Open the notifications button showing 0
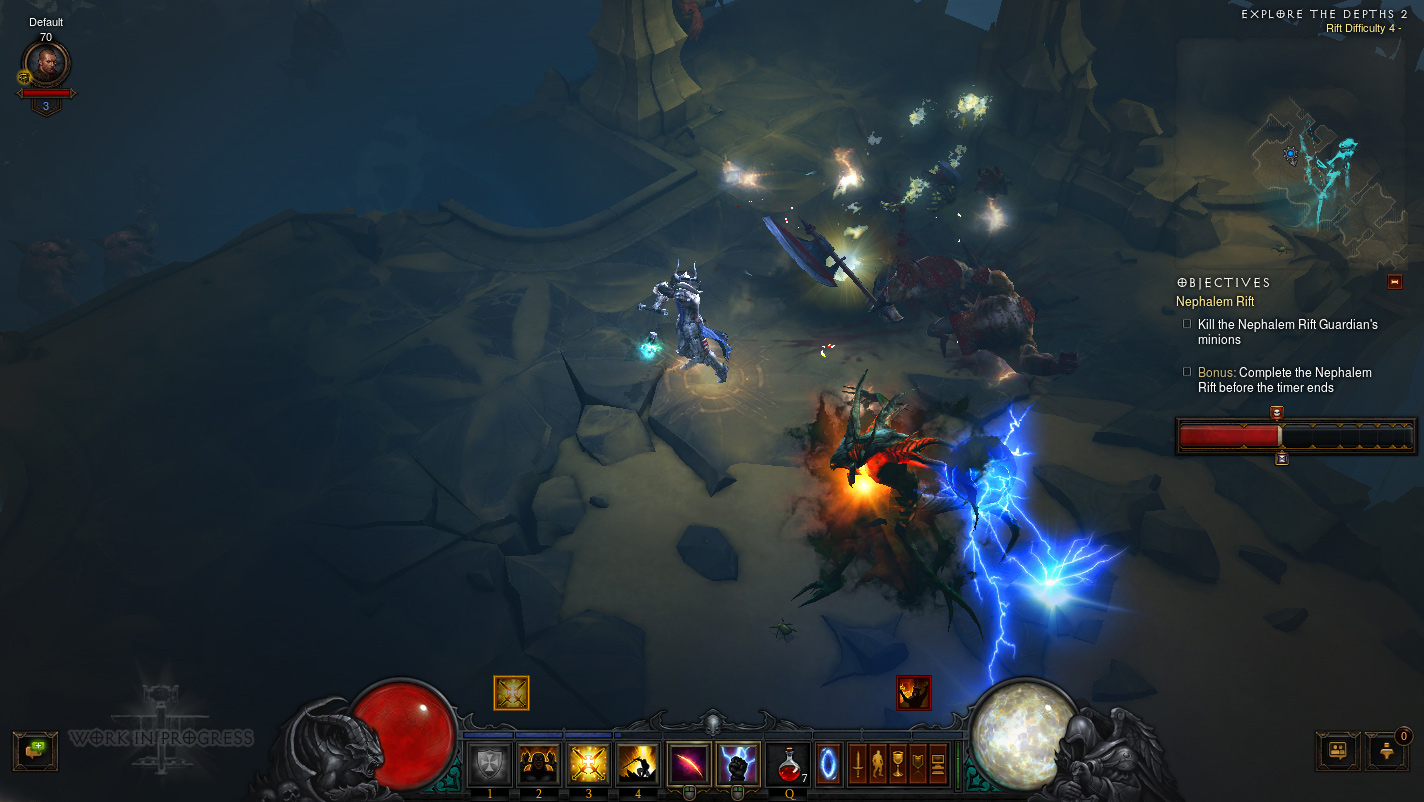 click(x=1388, y=750)
